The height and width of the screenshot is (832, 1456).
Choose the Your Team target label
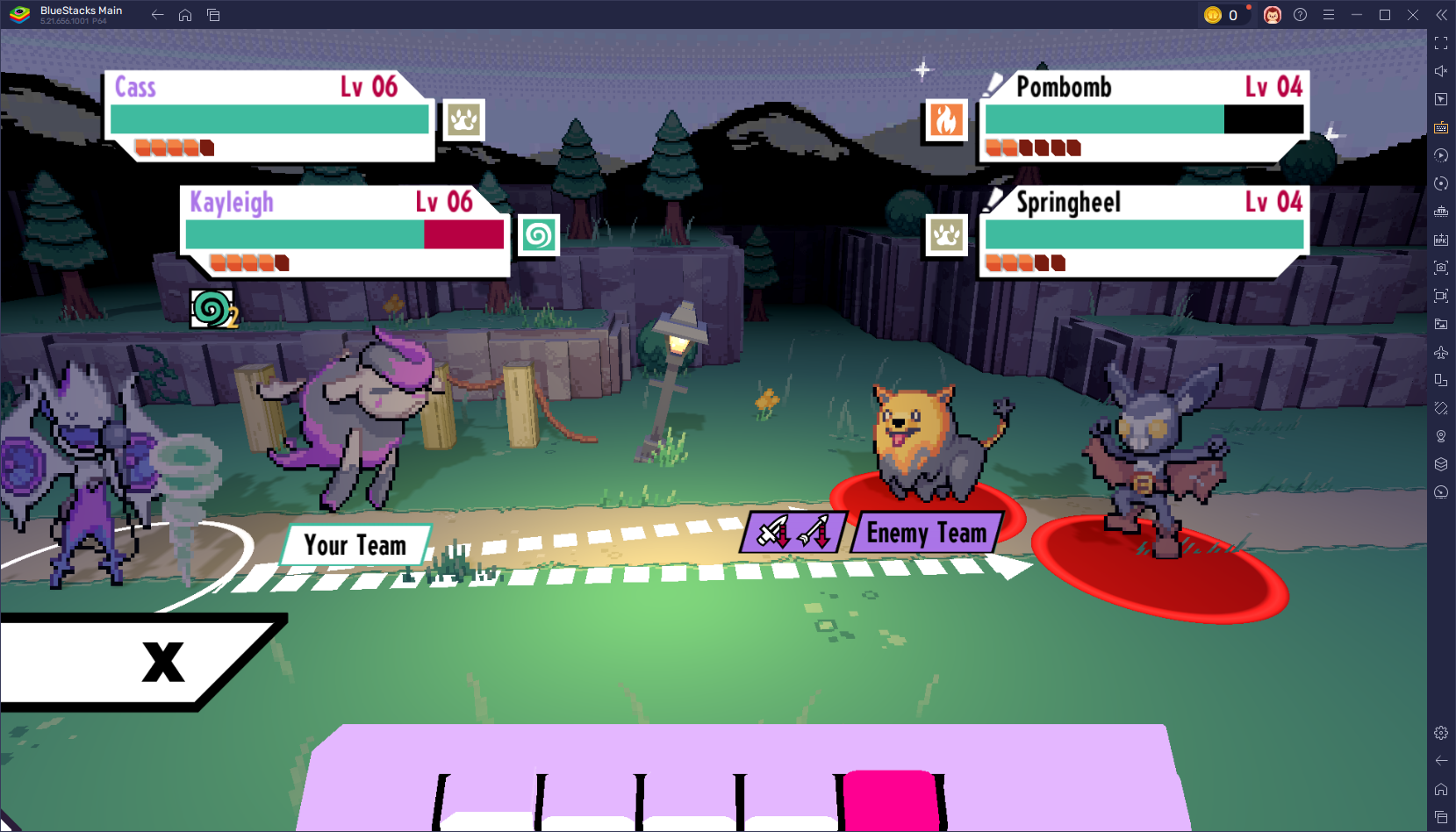[x=355, y=545]
